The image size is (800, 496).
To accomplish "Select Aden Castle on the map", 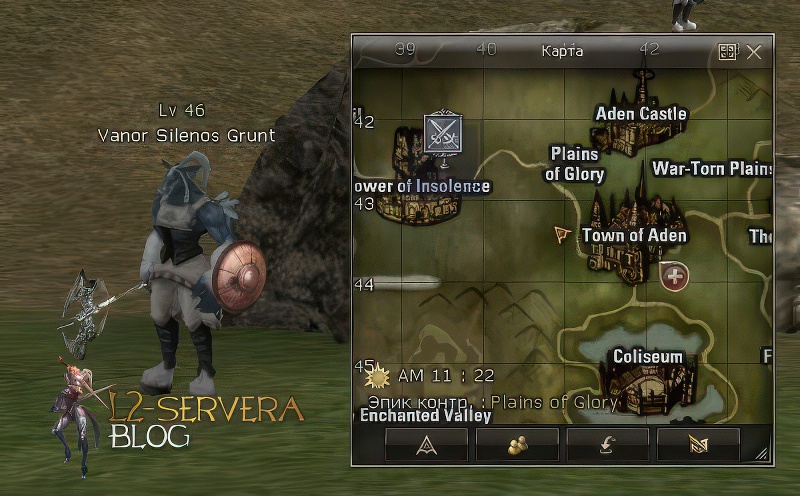I will pyautogui.click(x=641, y=113).
